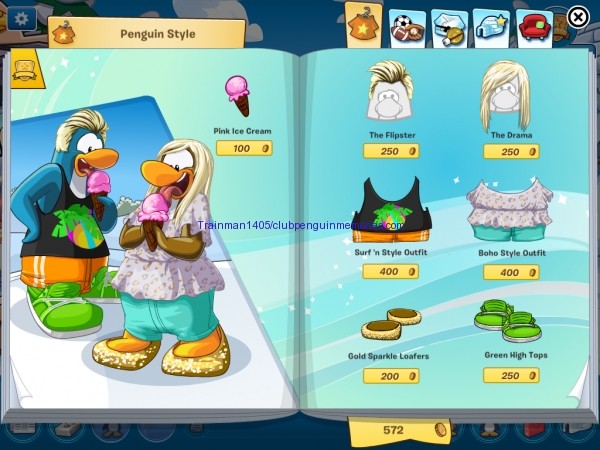The height and width of the screenshot is (450, 600).
Task: Buy Gold Sparkle Loafers for 200
Action: coord(390,375)
